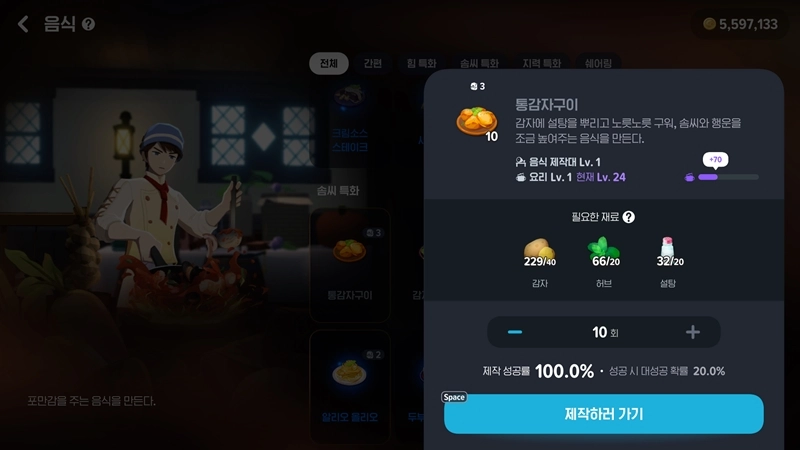Go back from the 음식 screen
Image resolution: width=800 pixels, height=450 pixels.
(x=23, y=24)
